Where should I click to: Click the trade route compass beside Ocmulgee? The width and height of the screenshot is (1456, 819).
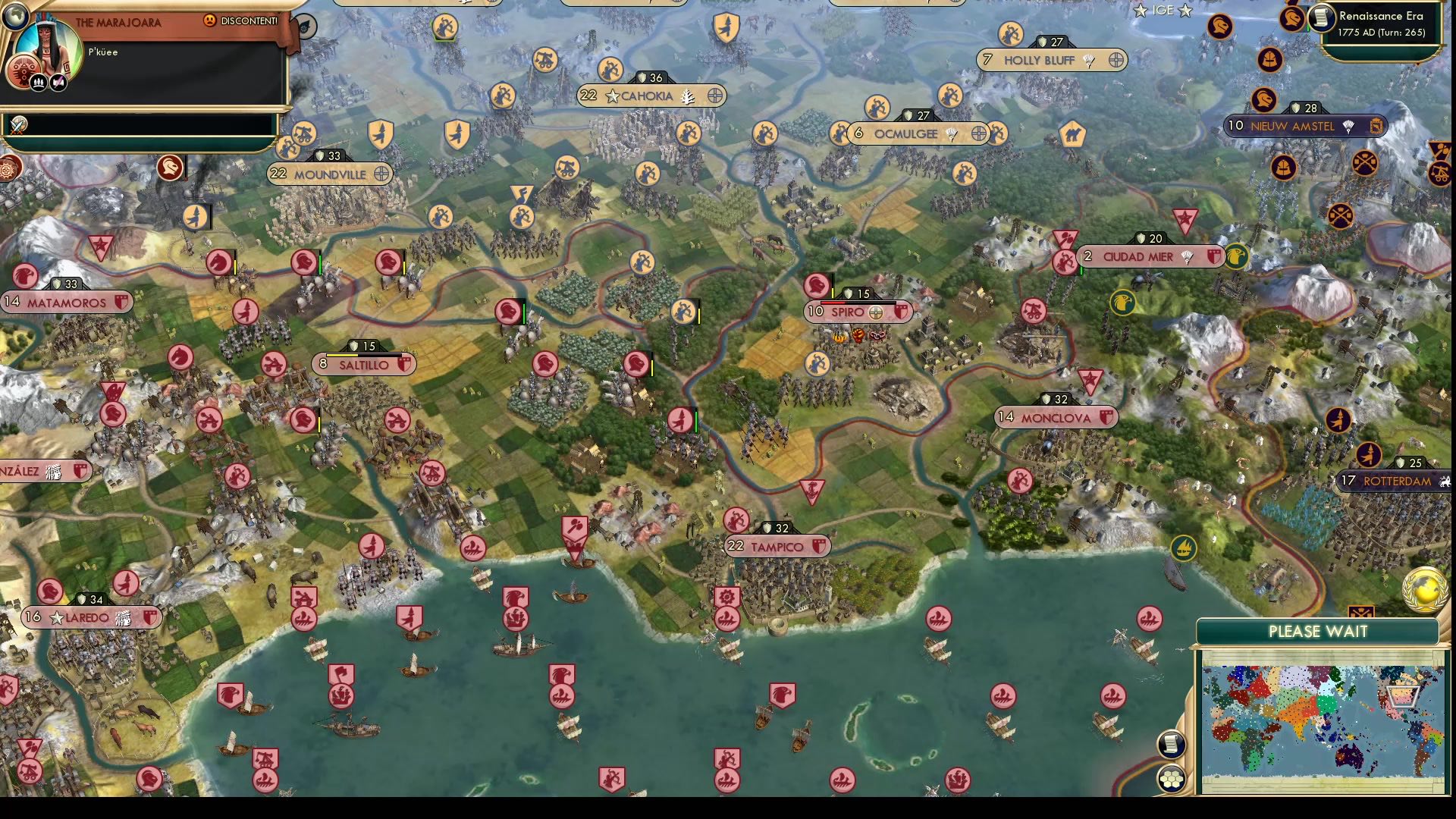[x=979, y=134]
